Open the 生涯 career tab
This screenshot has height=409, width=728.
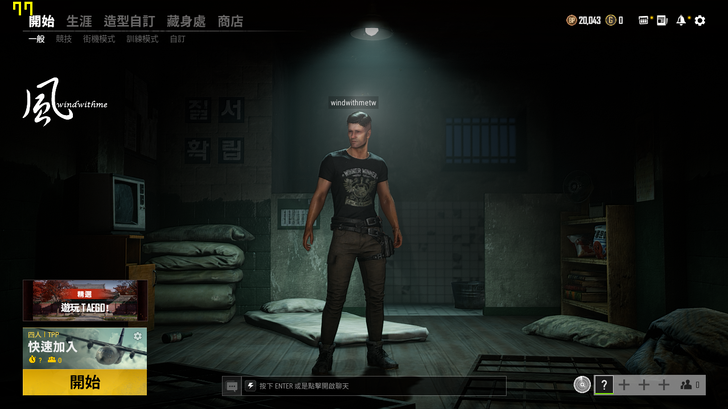click(x=78, y=21)
